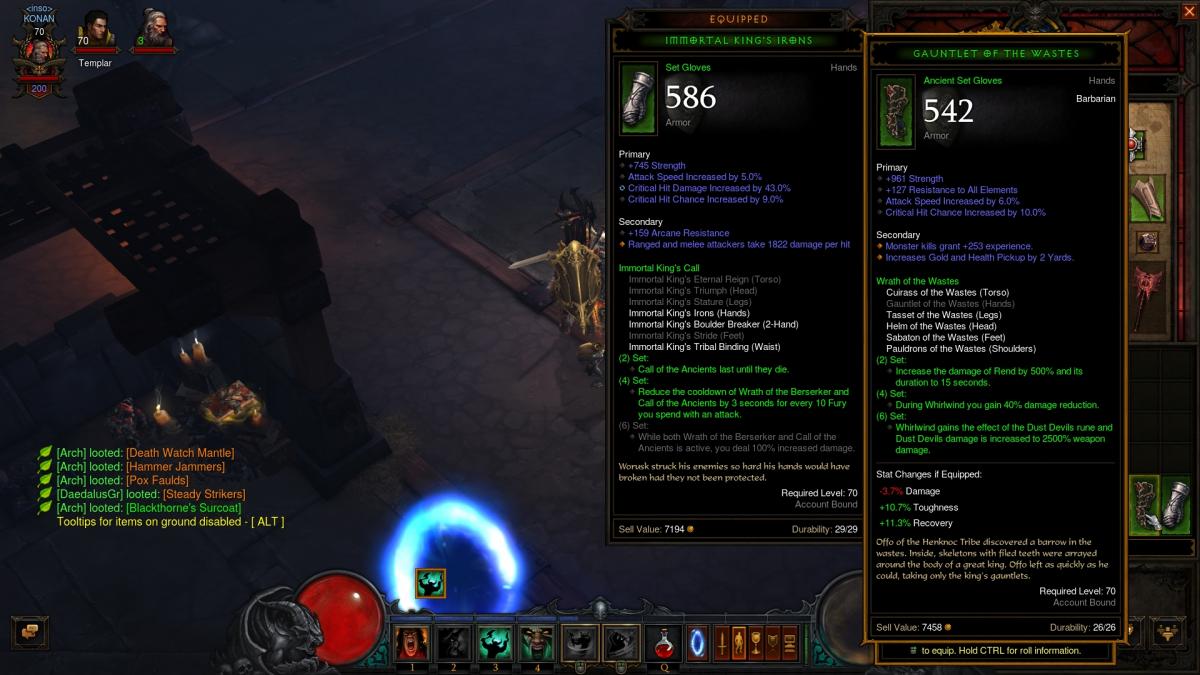Activate the screaming red warcry skill in slot 1
This screenshot has height=675, width=1200.
[411, 642]
